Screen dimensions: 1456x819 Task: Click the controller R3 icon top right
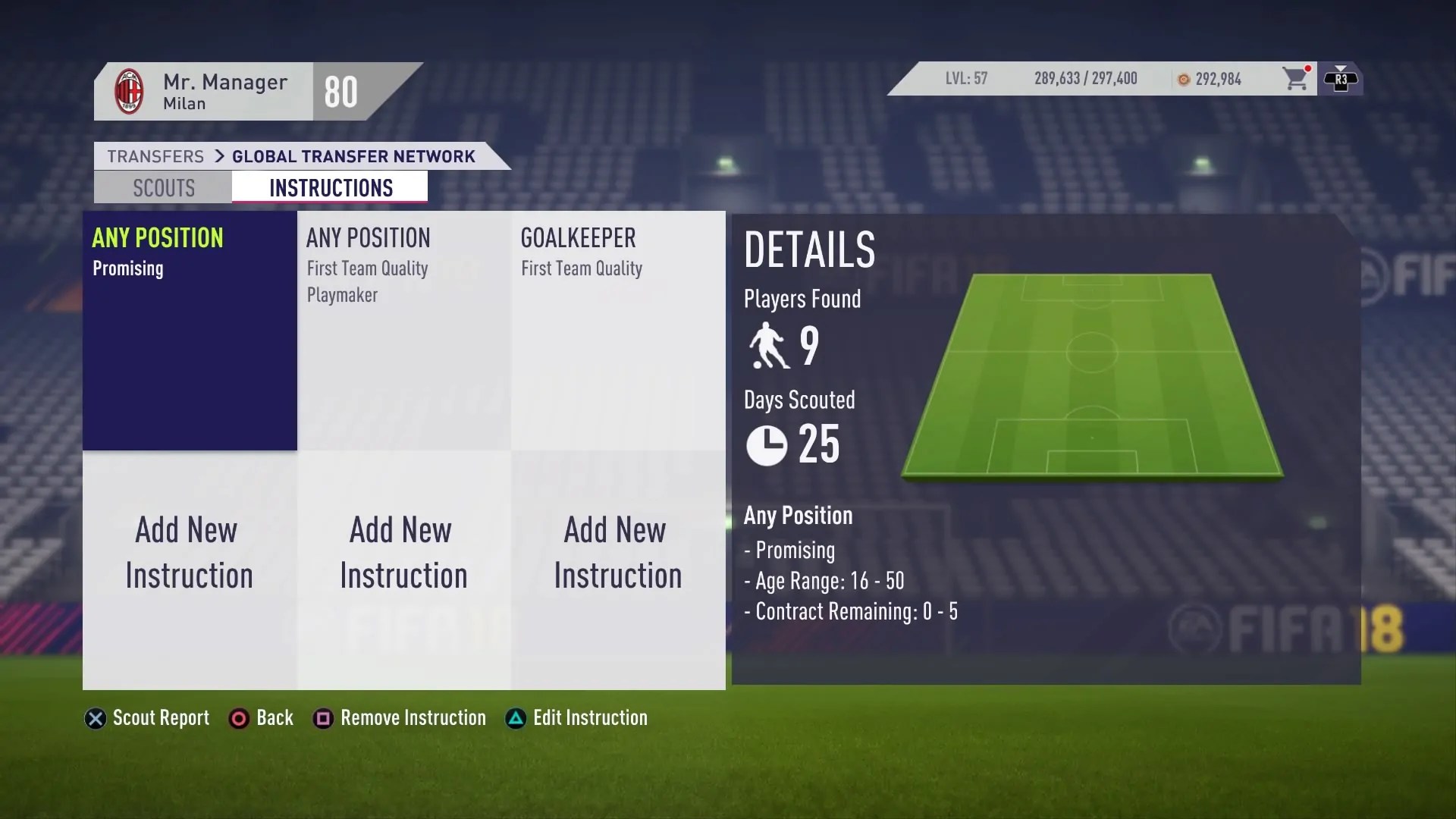[1342, 79]
